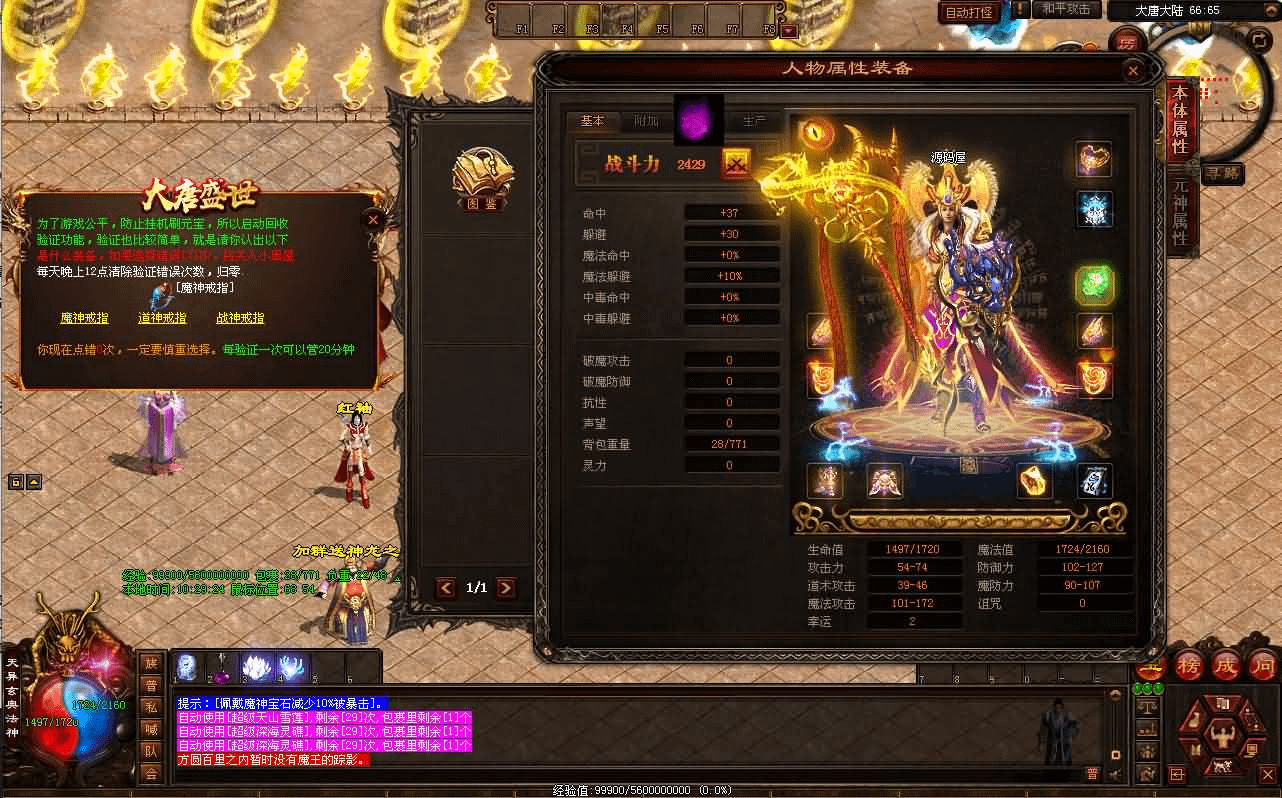Viewport: 1282px width, 798px height.
Task: Toggle the 自动打怪 auto-fight button
Action: tap(969, 13)
